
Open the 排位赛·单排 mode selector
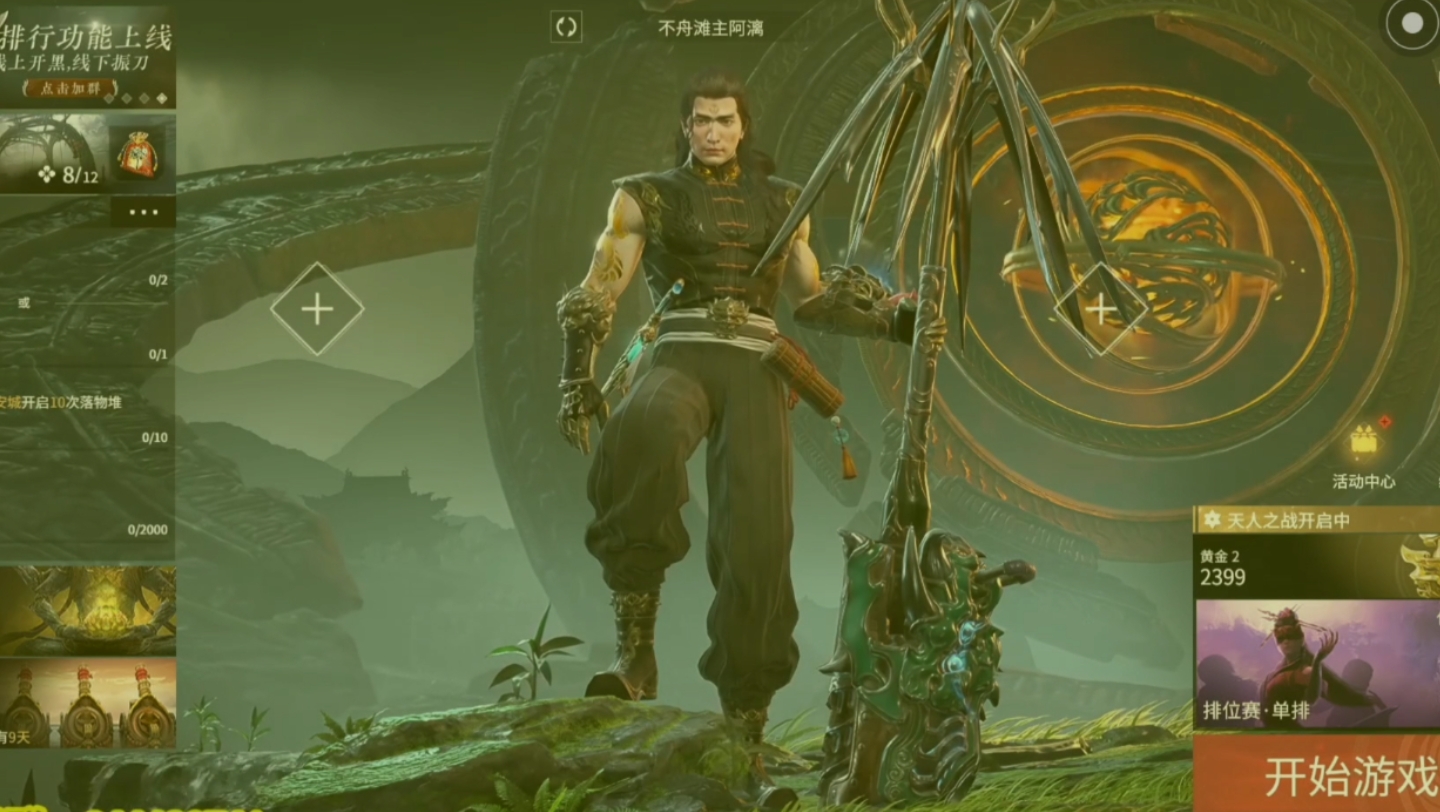coord(1316,663)
